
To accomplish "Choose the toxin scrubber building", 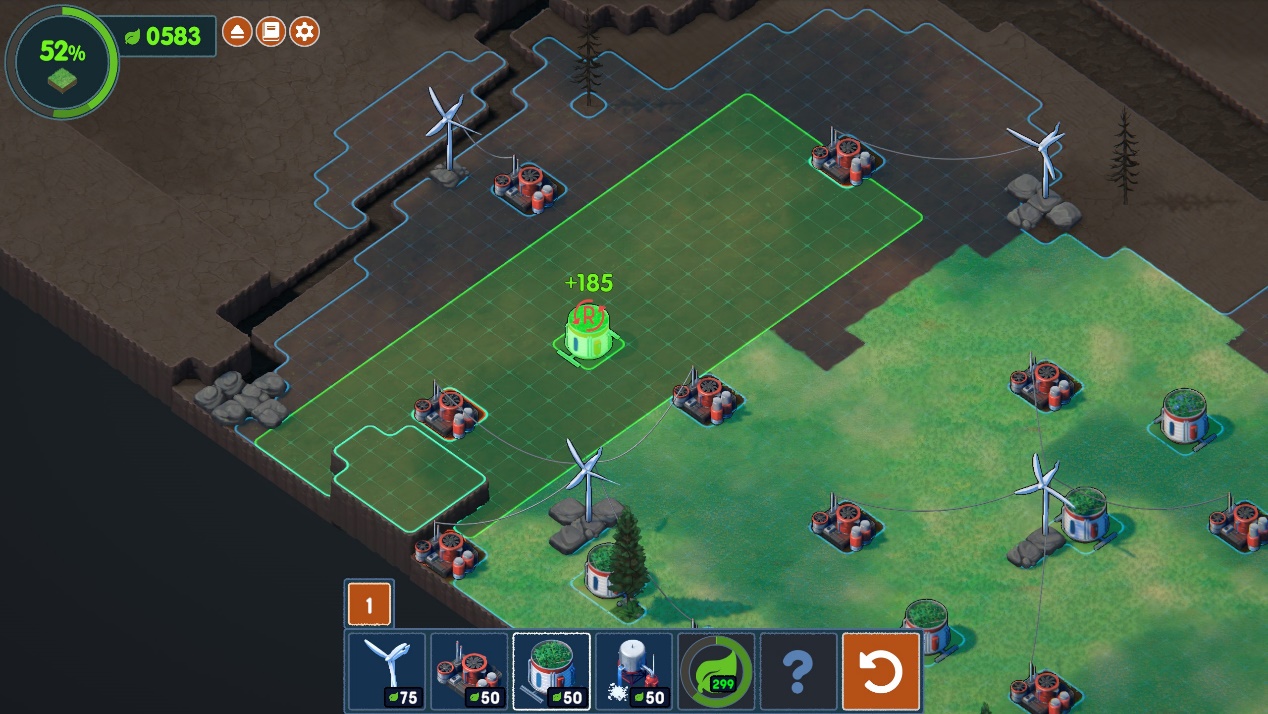I will 469,671.
